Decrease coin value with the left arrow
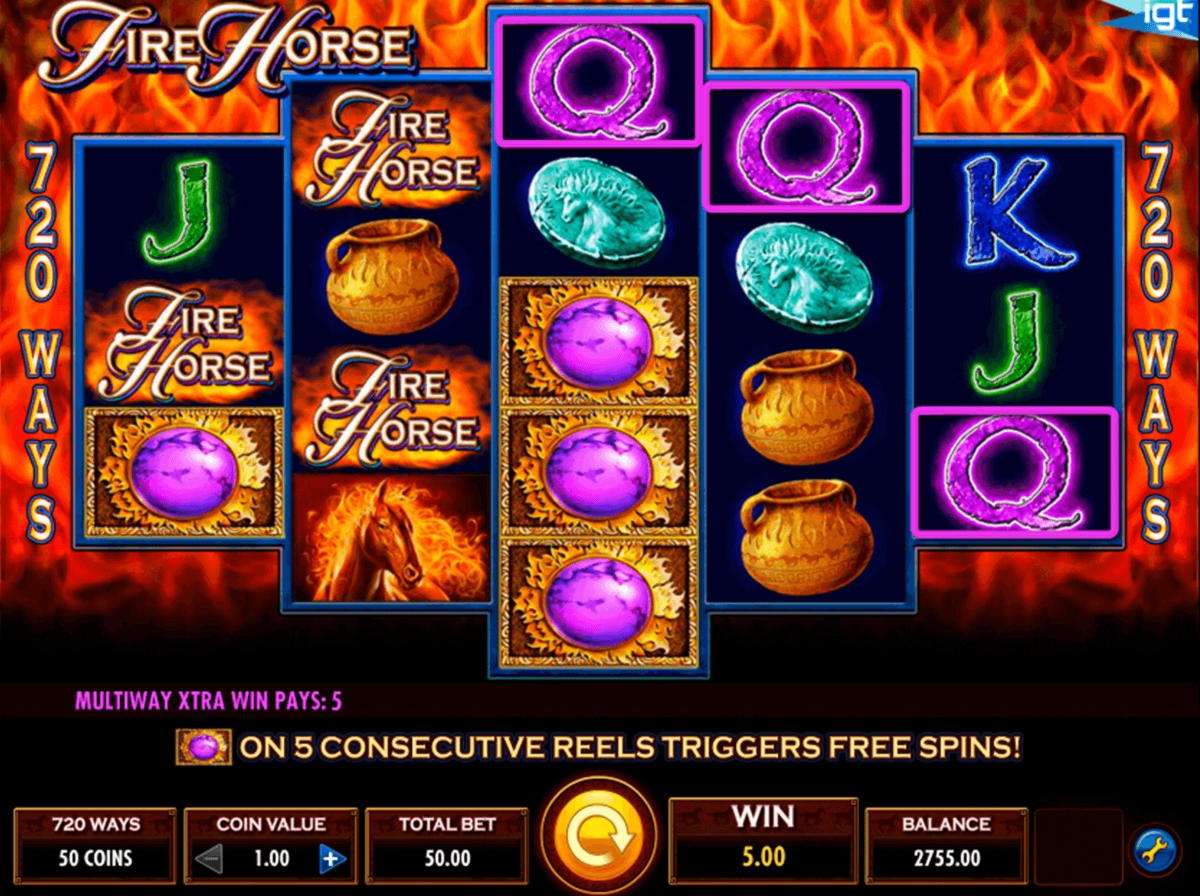Screen dimensions: 1200x896 click(x=211, y=858)
